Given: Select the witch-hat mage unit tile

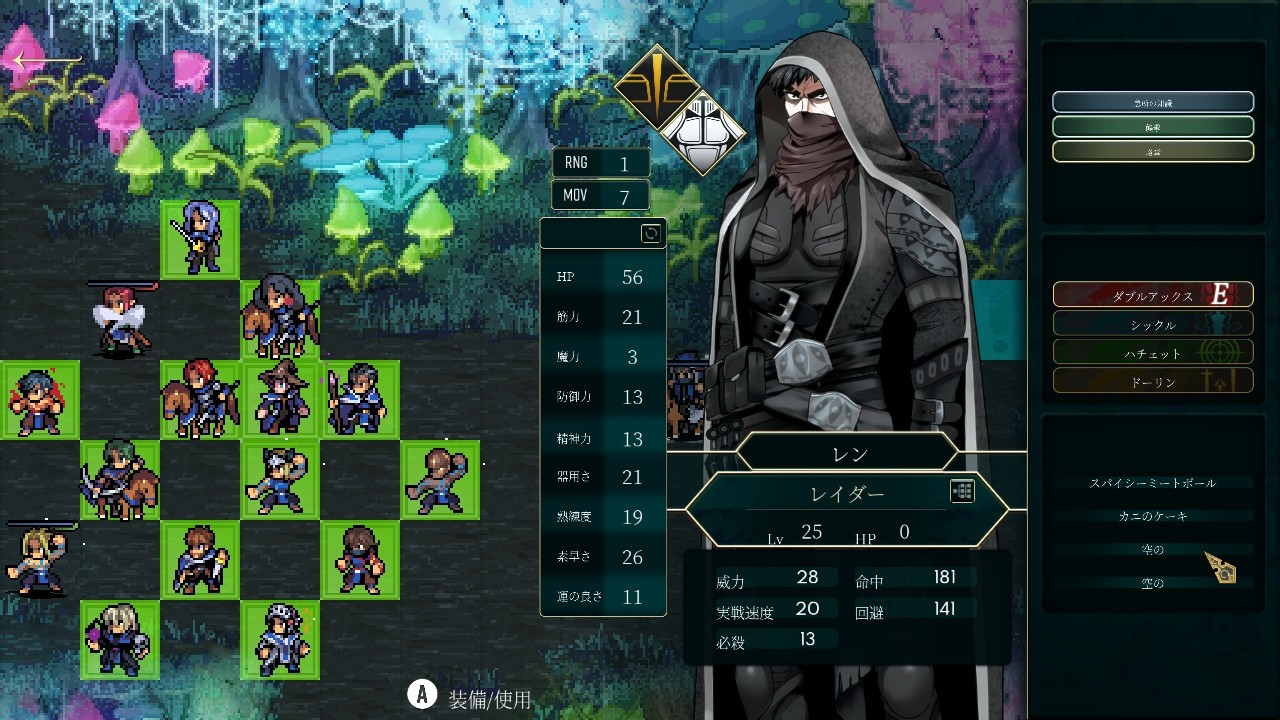Looking at the screenshot, I should 280,400.
